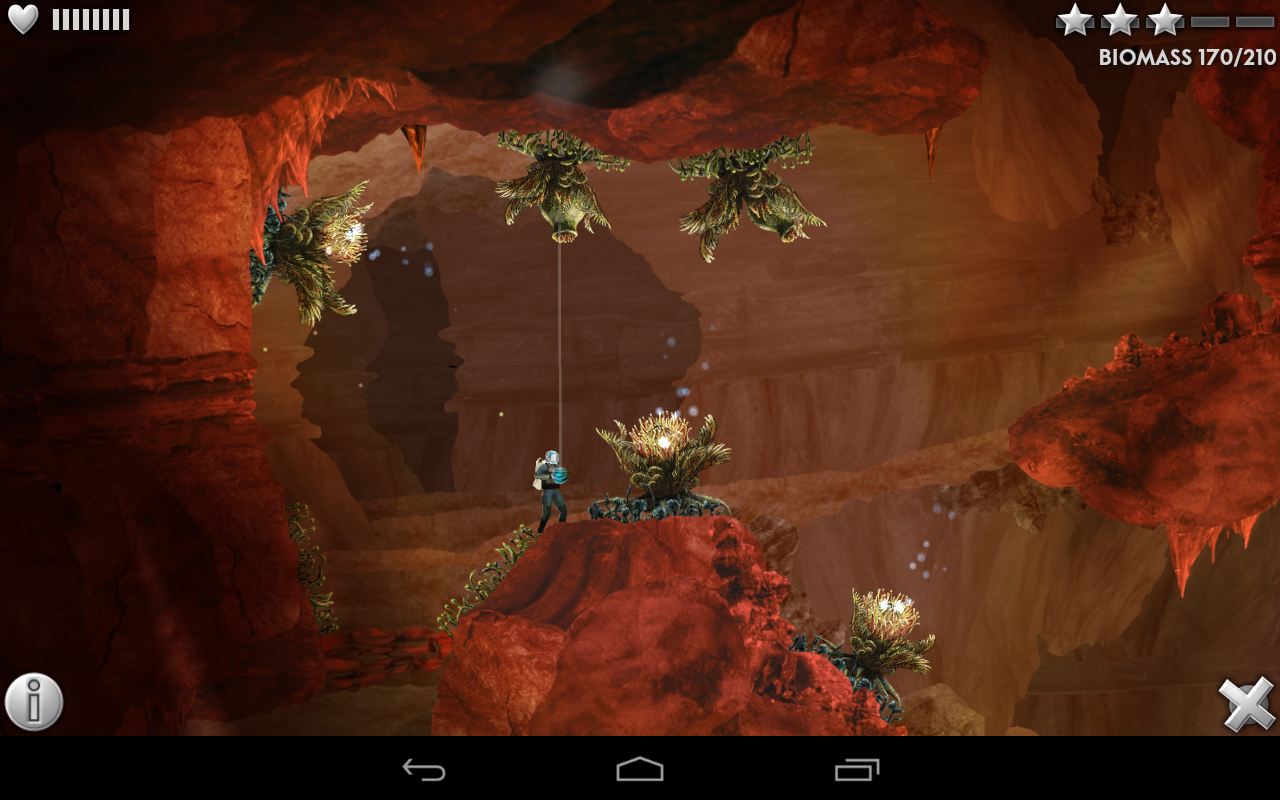Screen dimensions: 1280x800
Task: Select the info button in the corner
Action: coord(36,701)
